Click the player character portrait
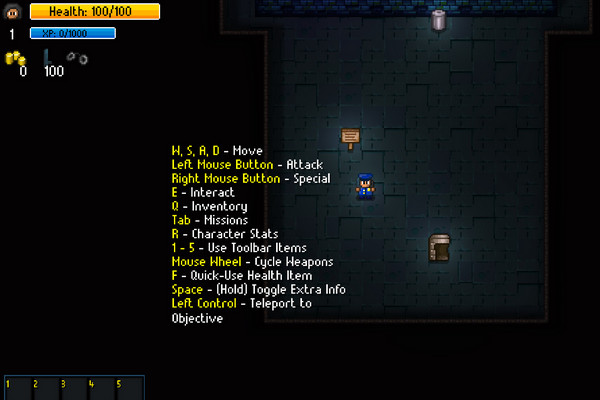This screenshot has width=600, height=400. point(13,11)
